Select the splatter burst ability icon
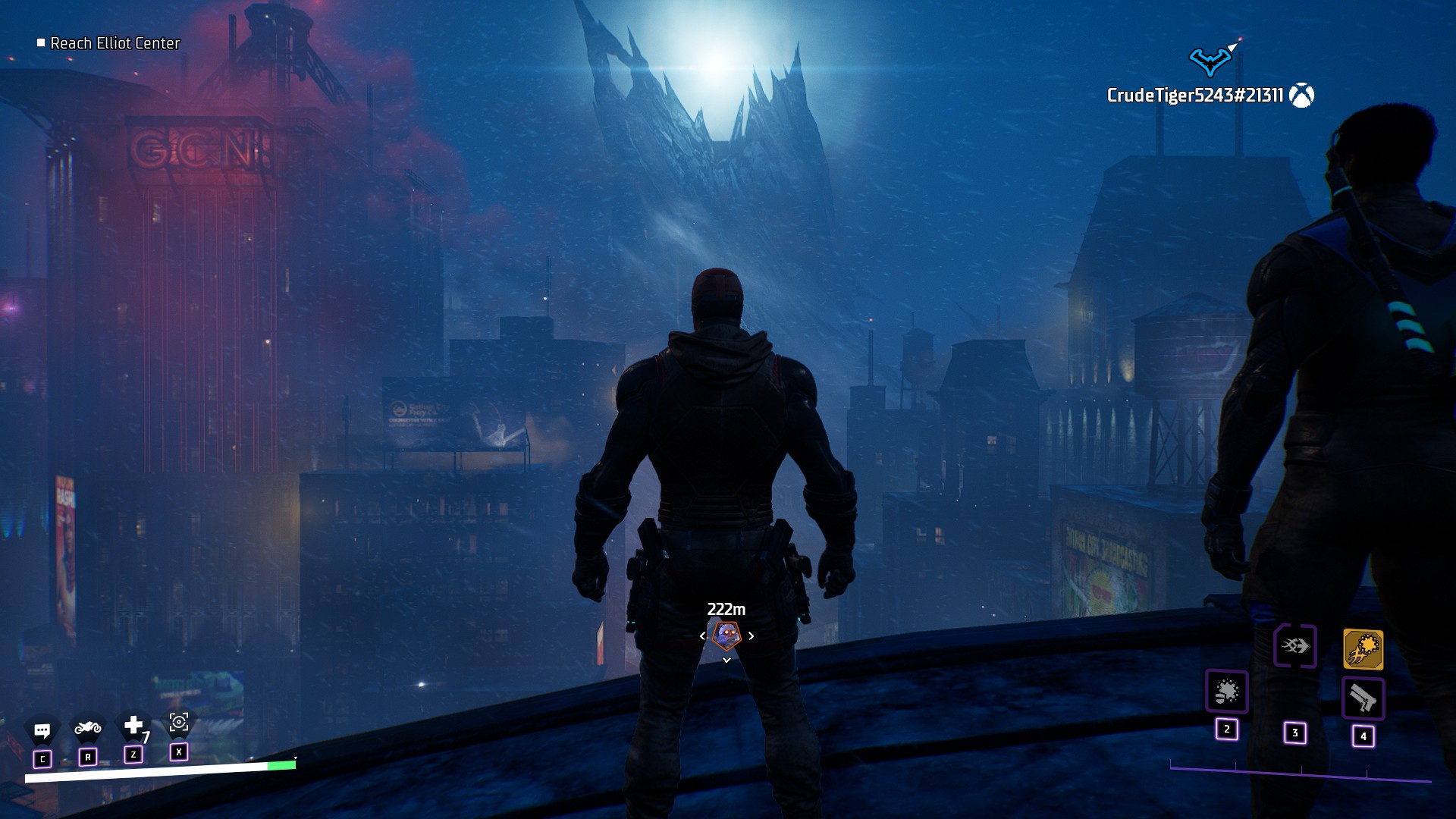This screenshot has height=819, width=1456. pyautogui.click(x=1226, y=692)
